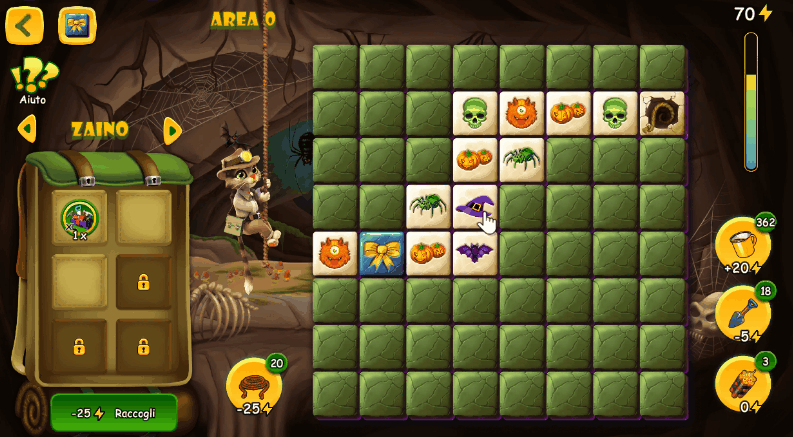
Task: Pick the purple witch hat tile
Action: point(475,207)
